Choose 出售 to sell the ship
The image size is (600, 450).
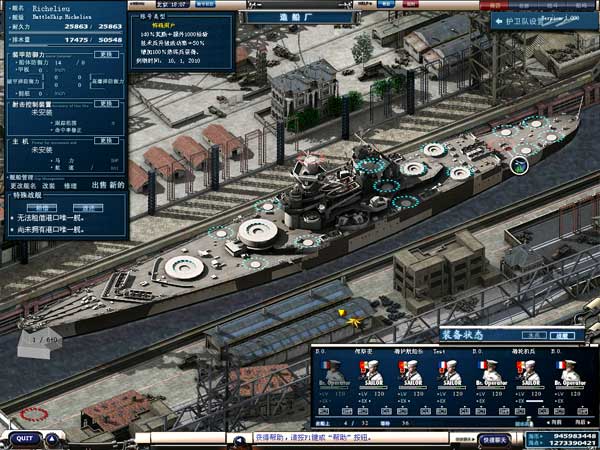coord(99,185)
